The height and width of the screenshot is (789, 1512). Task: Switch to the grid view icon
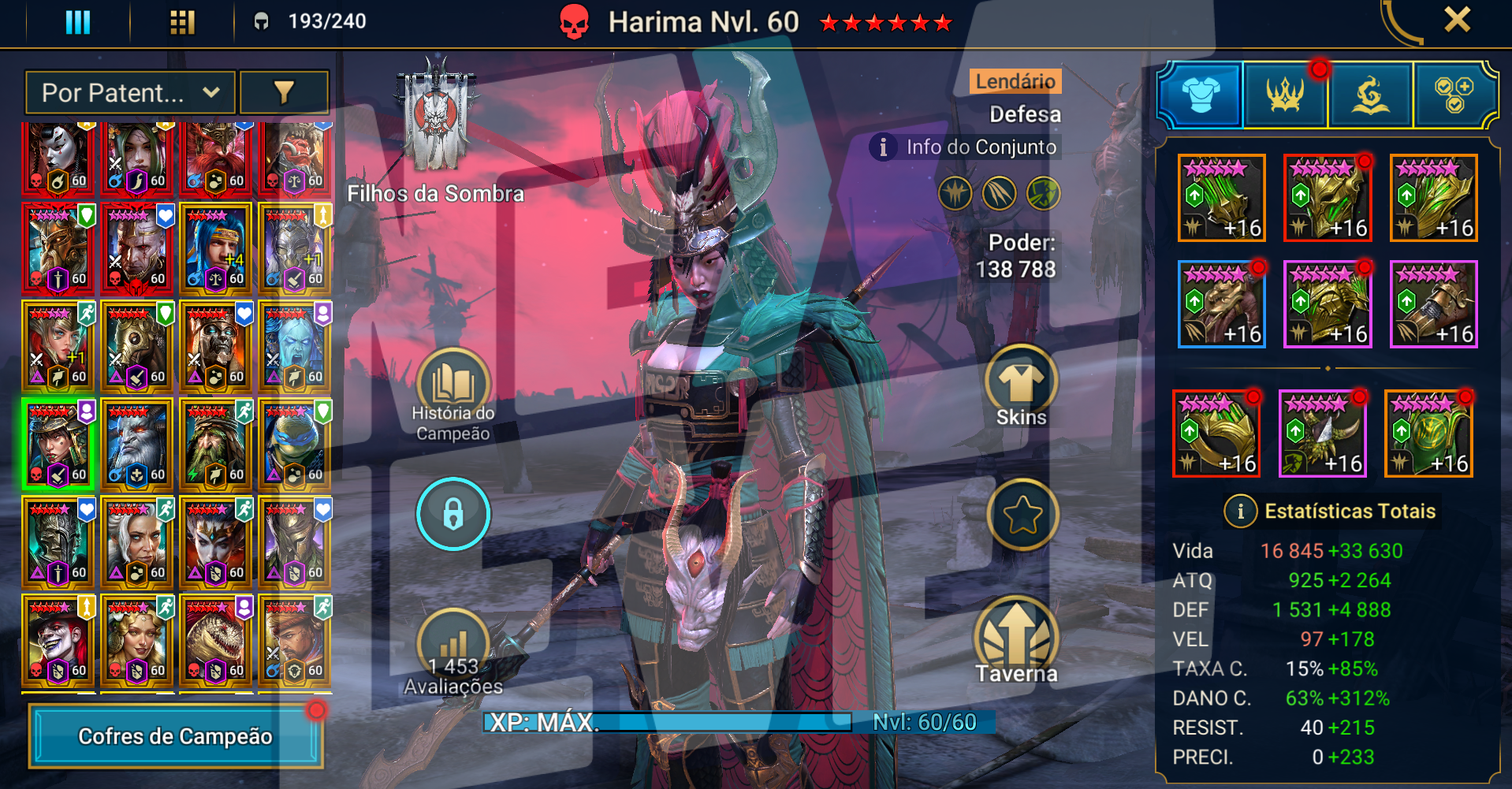click(182, 22)
